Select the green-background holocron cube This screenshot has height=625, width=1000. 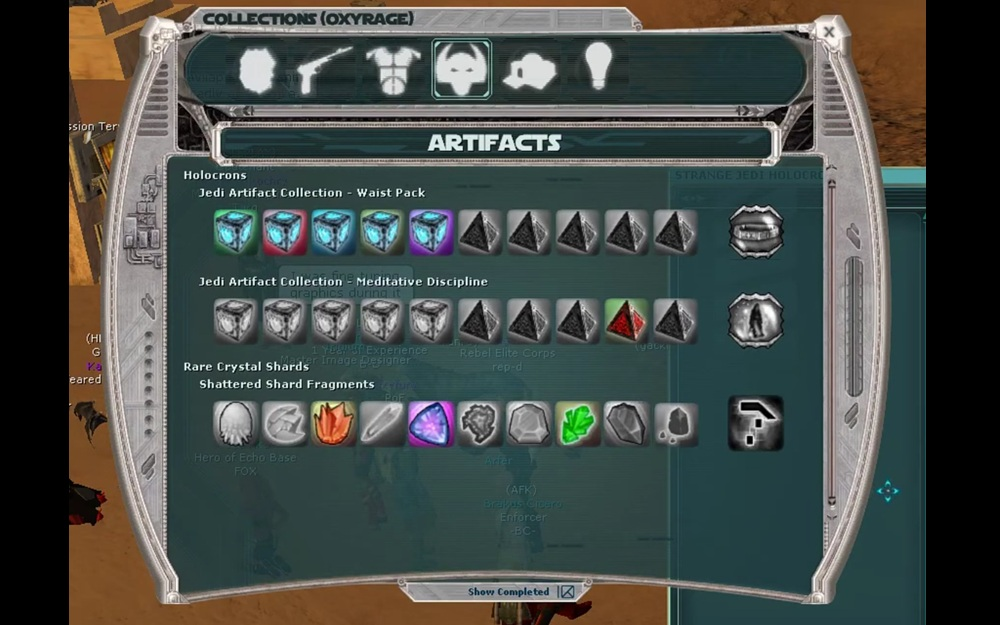236,232
